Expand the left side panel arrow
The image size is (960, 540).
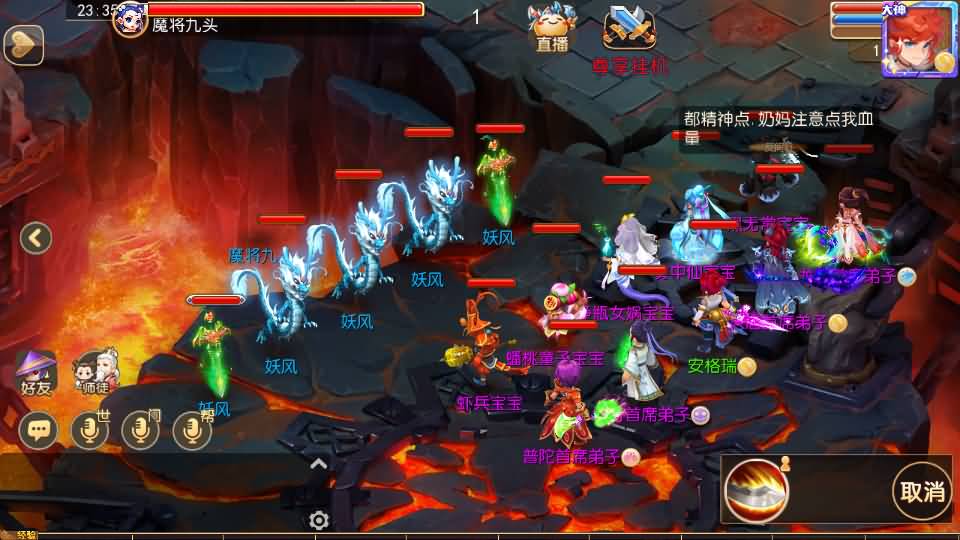pos(36,238)
